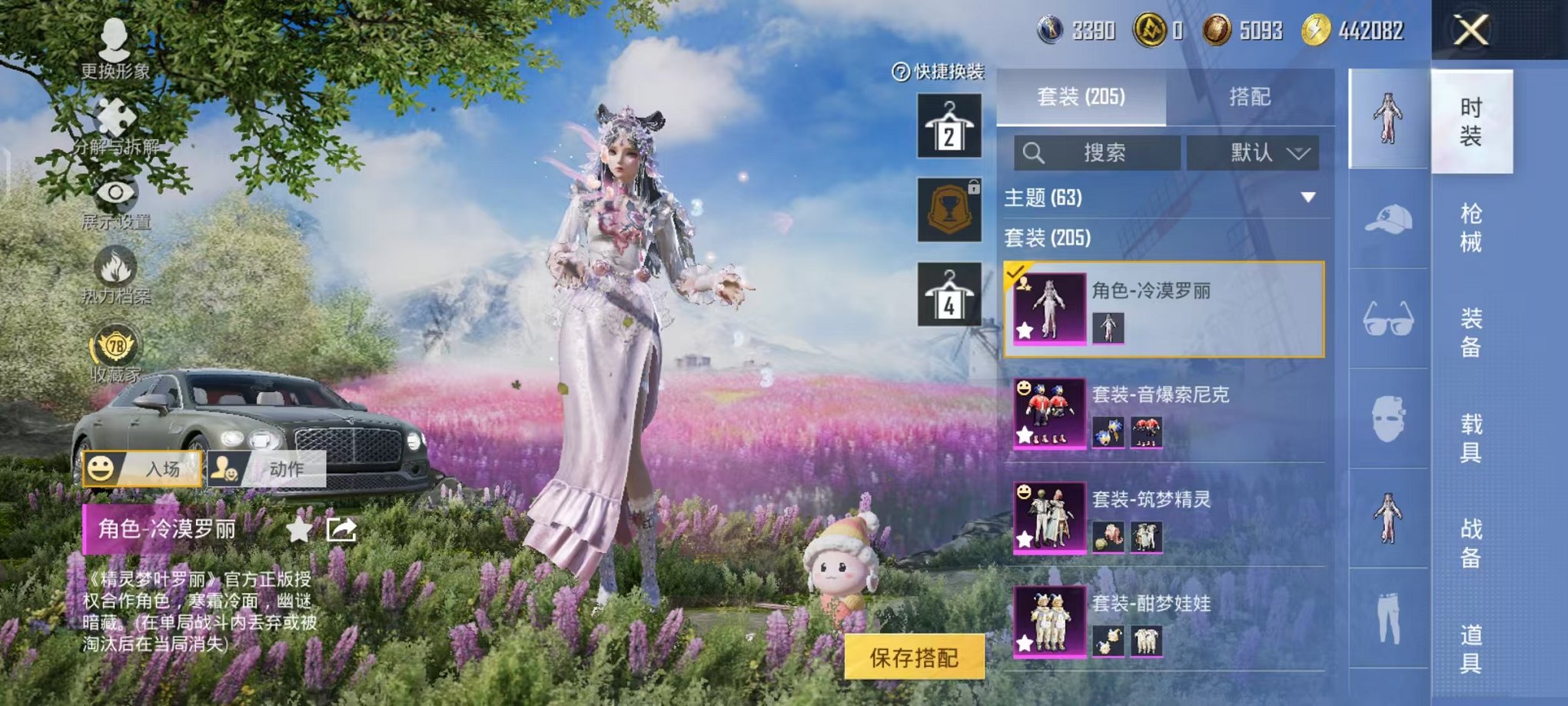Open the 枪械 weapons tab
The width and height of the screenshot is (1568, 706).
[1472, 228]
